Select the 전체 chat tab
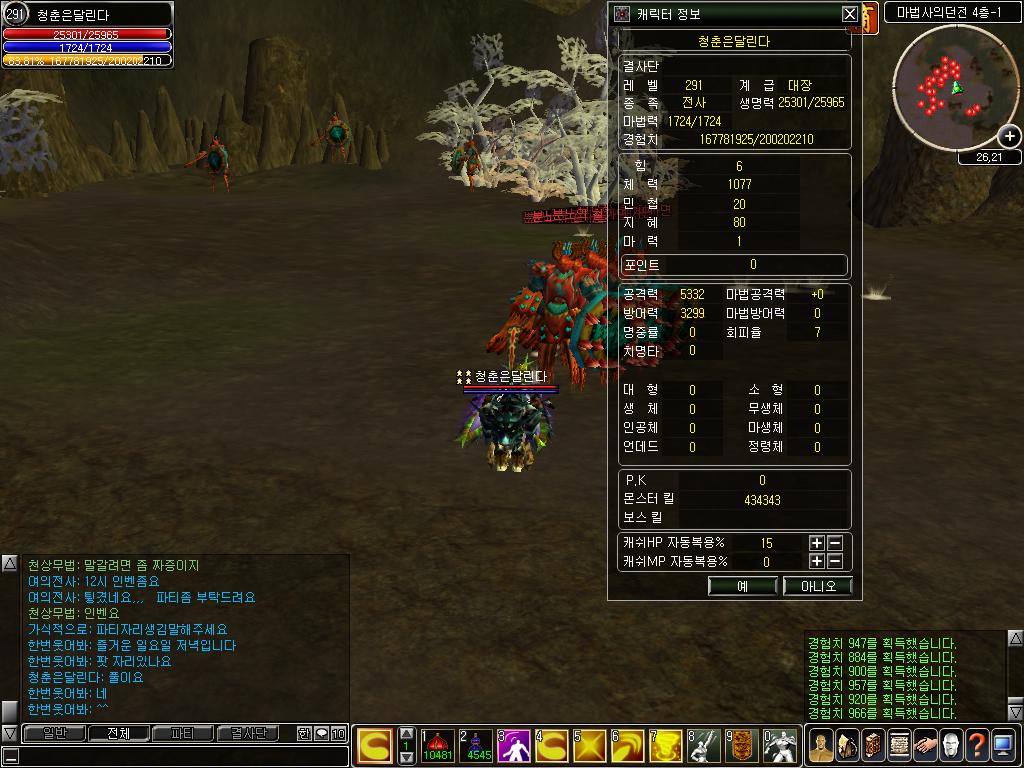The image size is (1024, 768). click(x=118, y=733)
